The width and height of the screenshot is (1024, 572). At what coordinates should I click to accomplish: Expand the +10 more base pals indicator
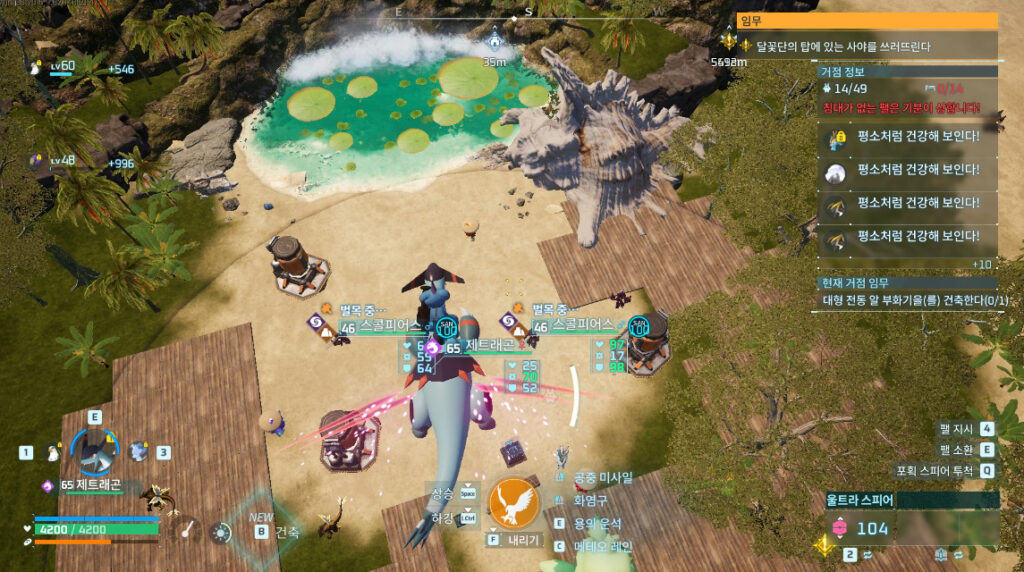pyautogui.click(x=982, y=264)
